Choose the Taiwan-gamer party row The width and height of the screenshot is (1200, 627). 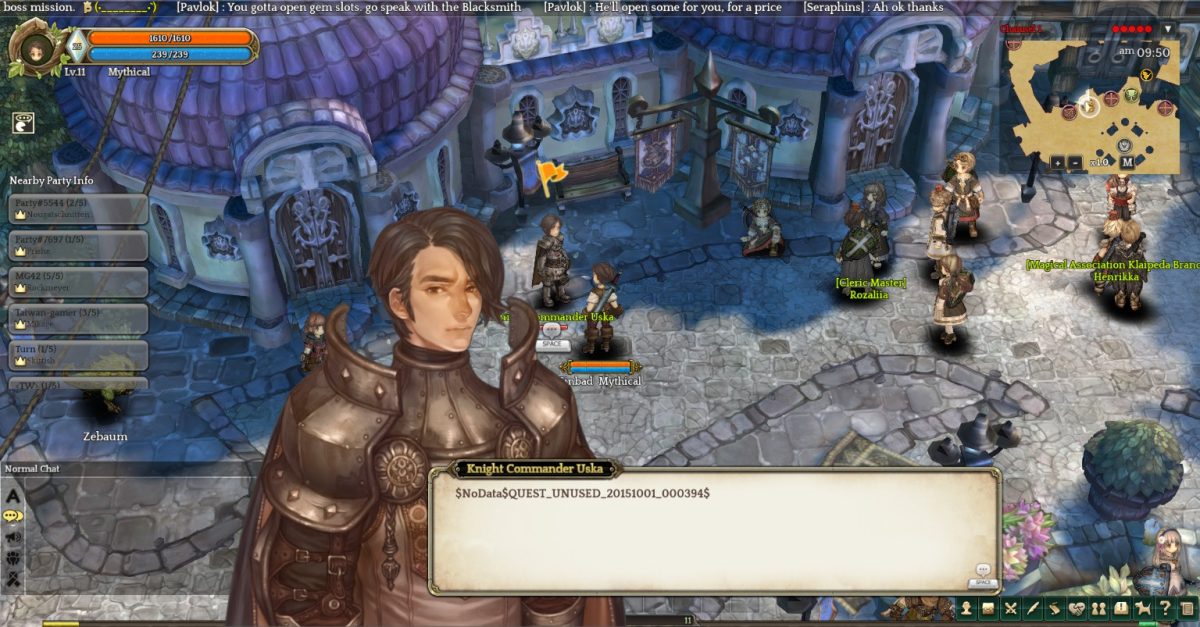click(x=79, y=318)
